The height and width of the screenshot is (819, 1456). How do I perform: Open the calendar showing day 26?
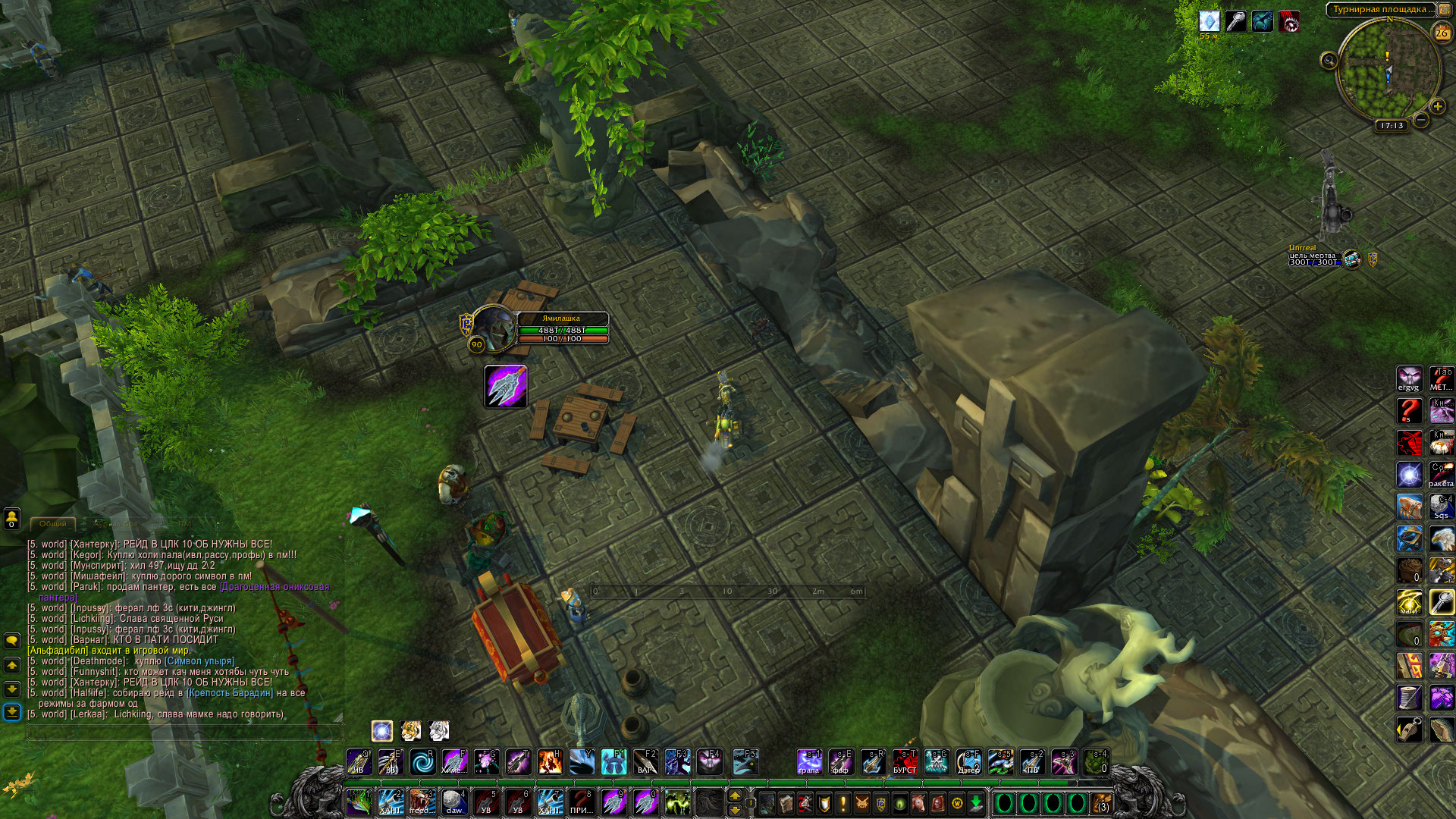1442,33
